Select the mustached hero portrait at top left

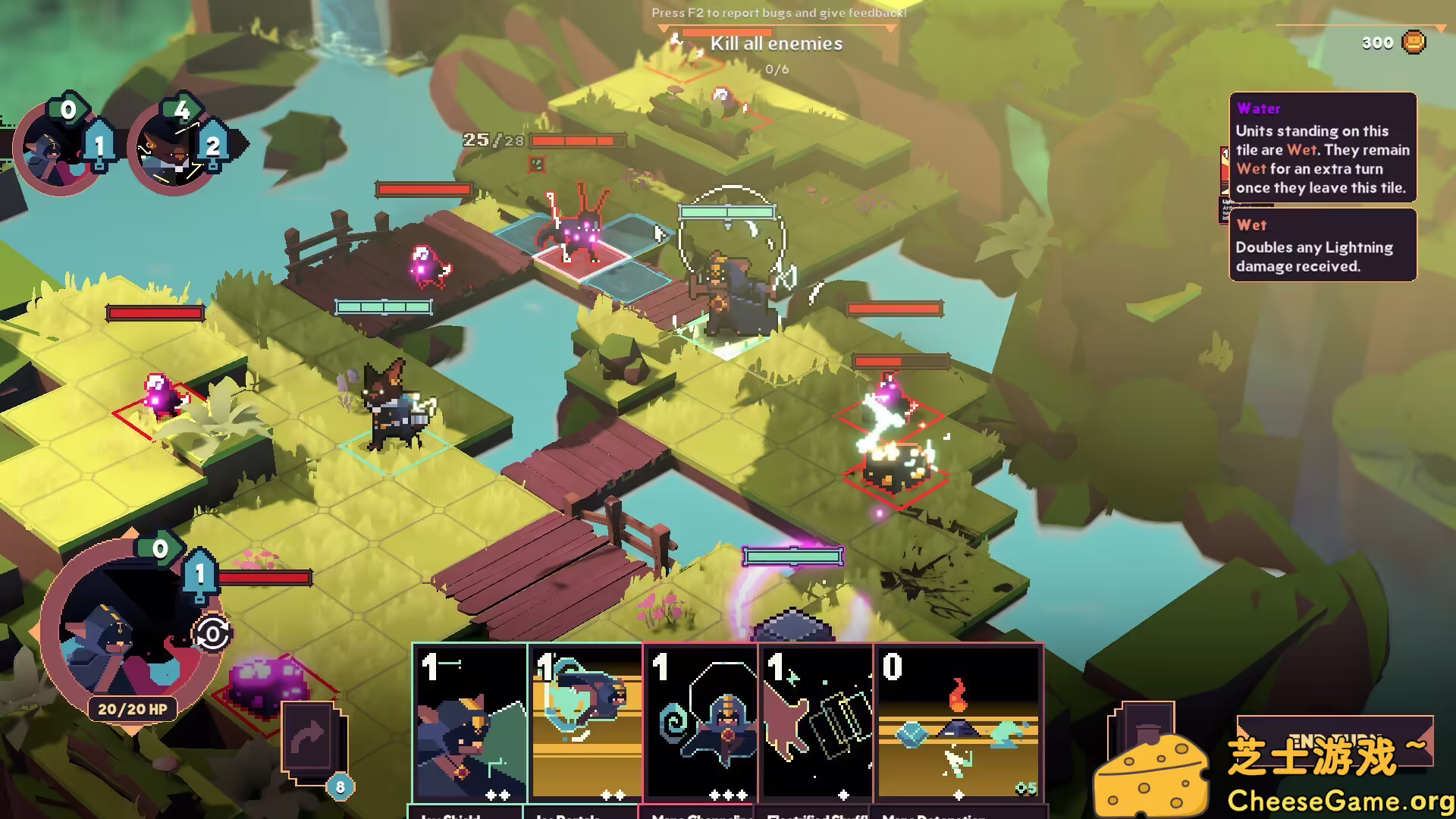point(173,149)
